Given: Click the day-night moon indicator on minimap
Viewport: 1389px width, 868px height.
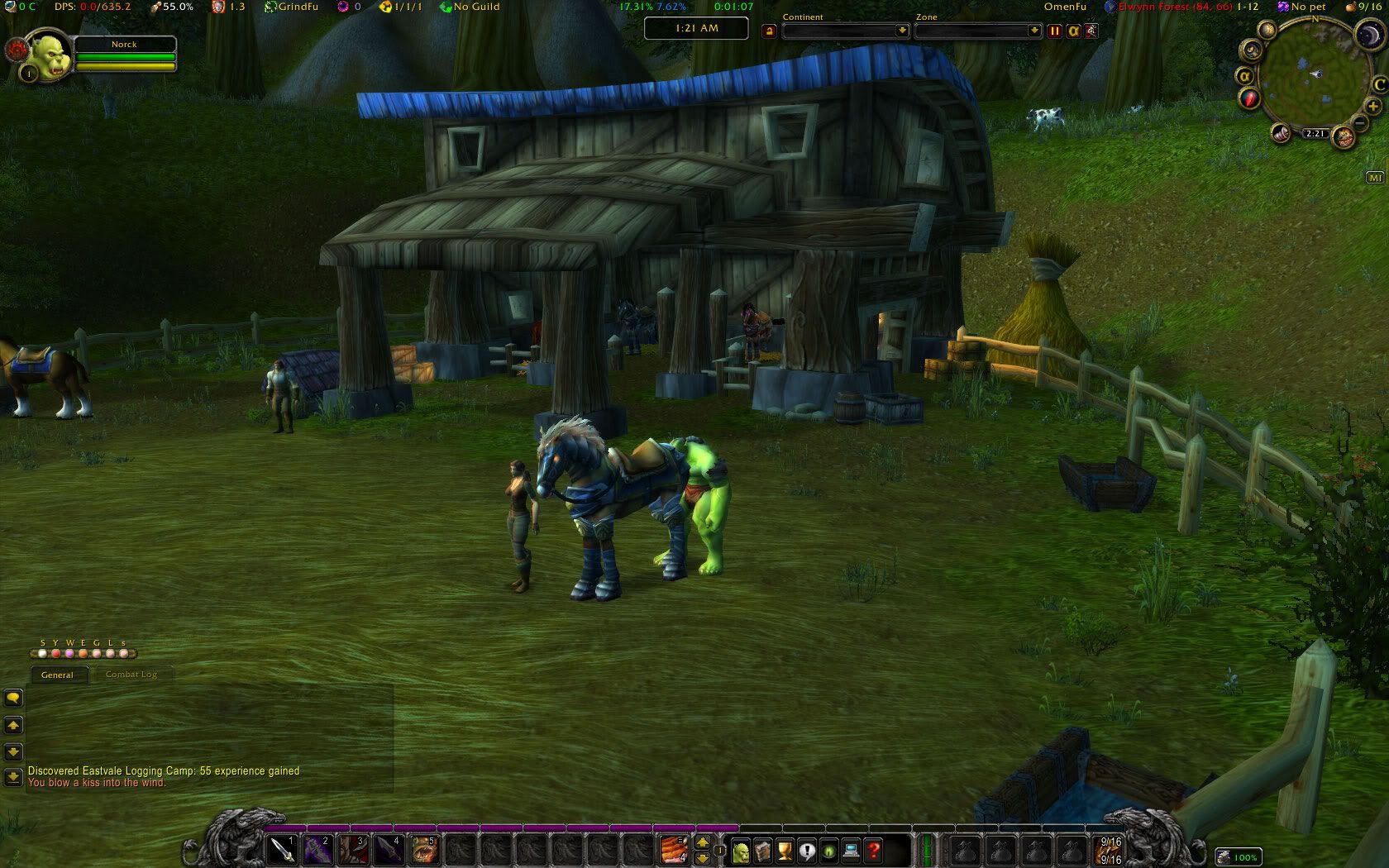Looking at the screenshot, I should [x=1368, y=35].
